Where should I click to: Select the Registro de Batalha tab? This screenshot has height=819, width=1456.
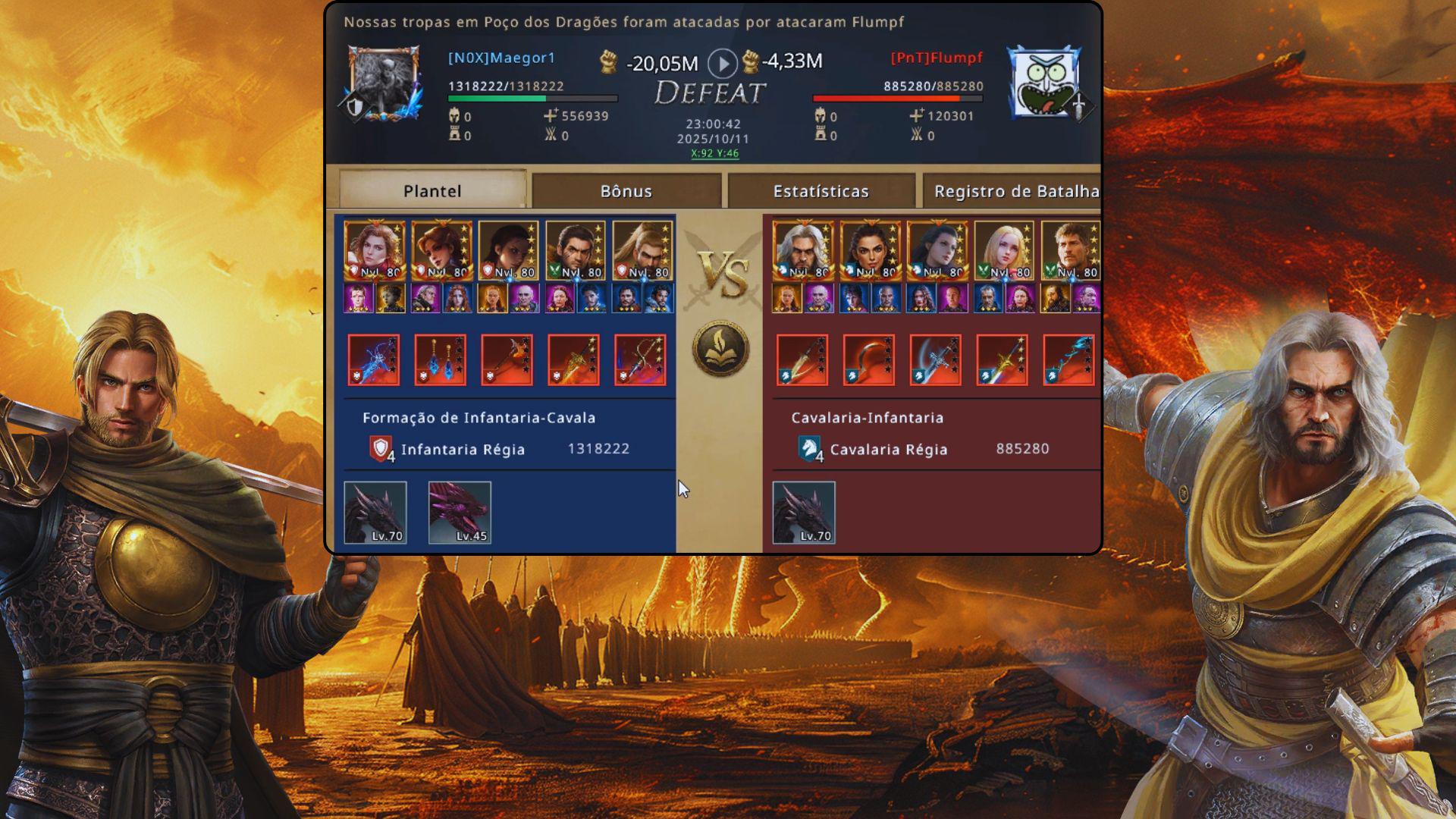coord(1015,191)
